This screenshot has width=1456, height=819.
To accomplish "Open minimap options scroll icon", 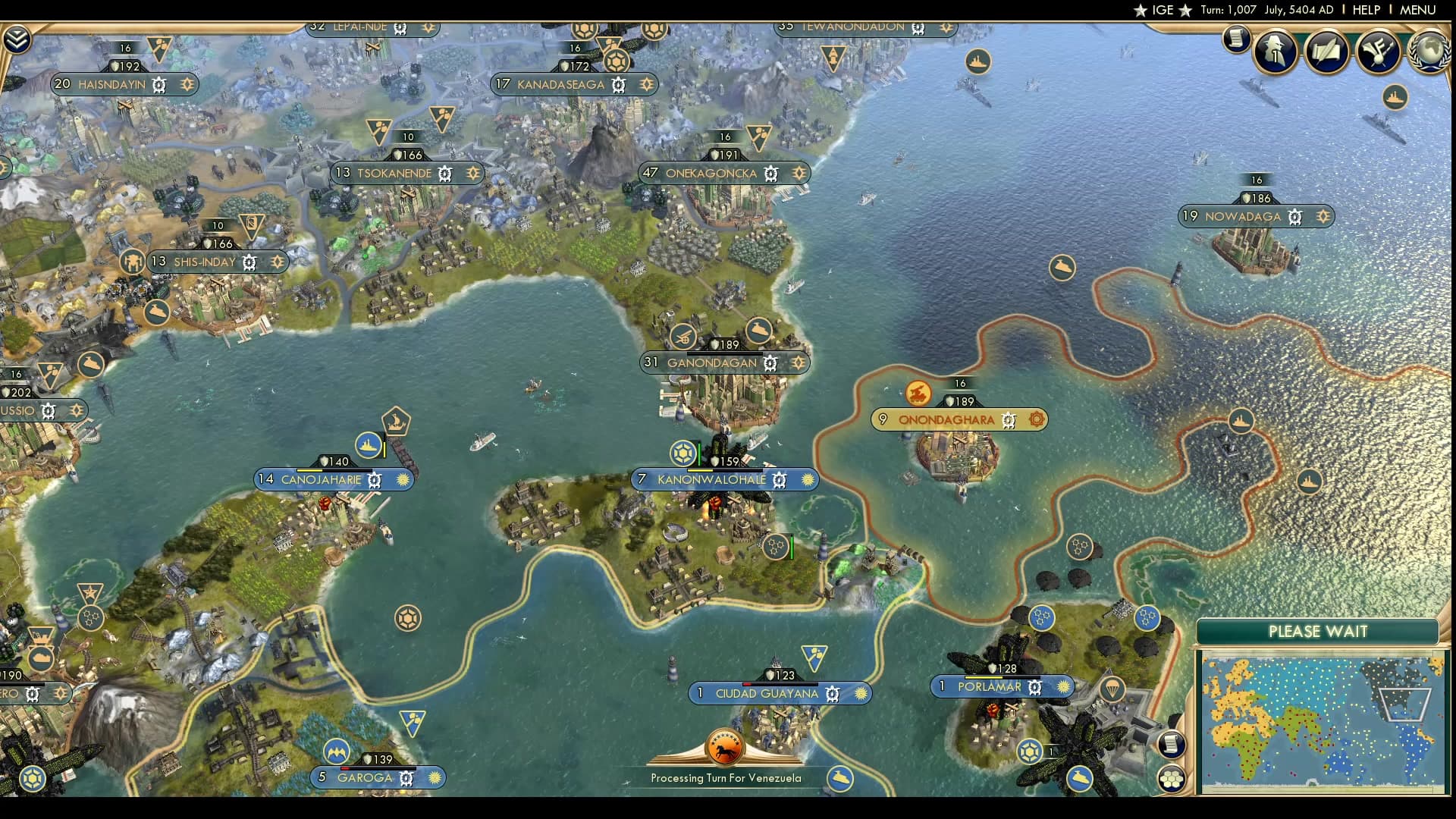I will pyautogui.click(x=1172, y=744).
